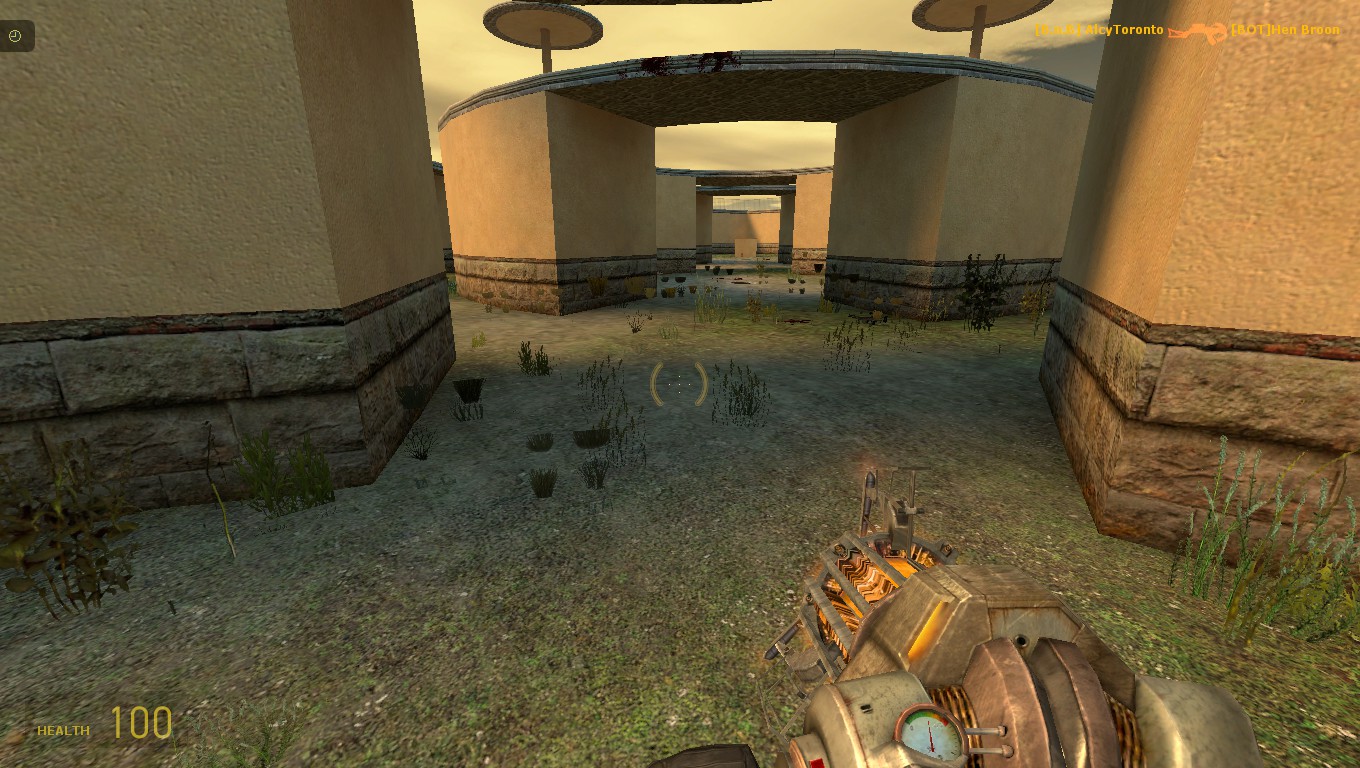
Task: Click the [BOT]Hen Broon player name
Action: coord(1287,30)
